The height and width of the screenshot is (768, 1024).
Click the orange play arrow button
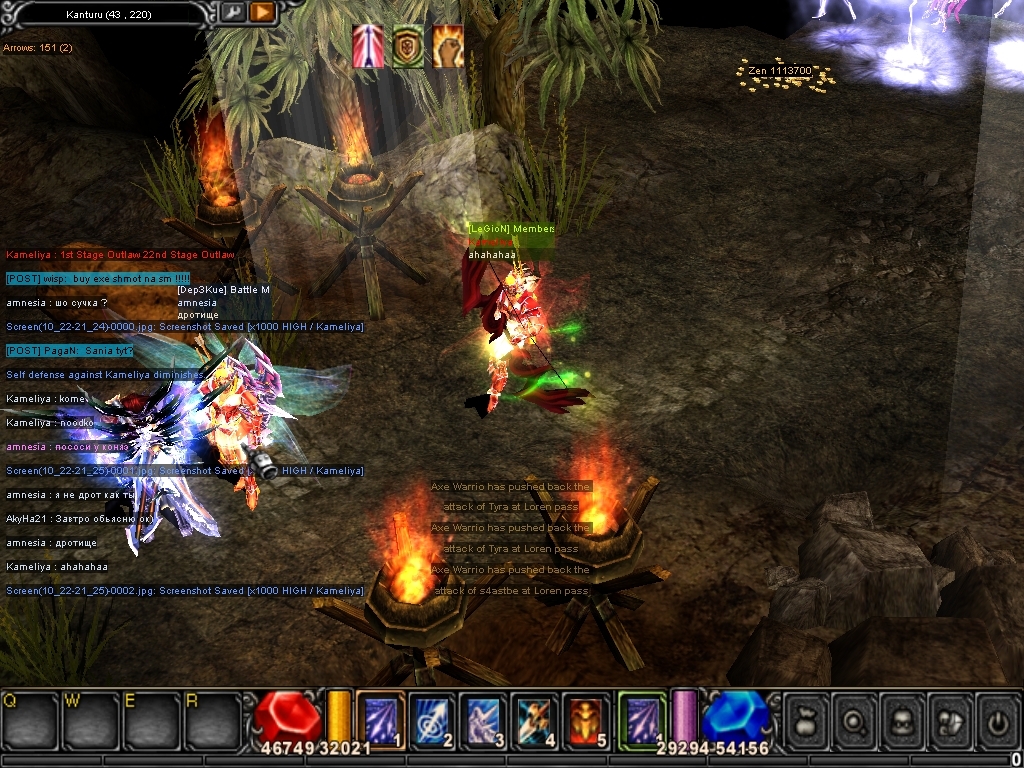[262, 13]
